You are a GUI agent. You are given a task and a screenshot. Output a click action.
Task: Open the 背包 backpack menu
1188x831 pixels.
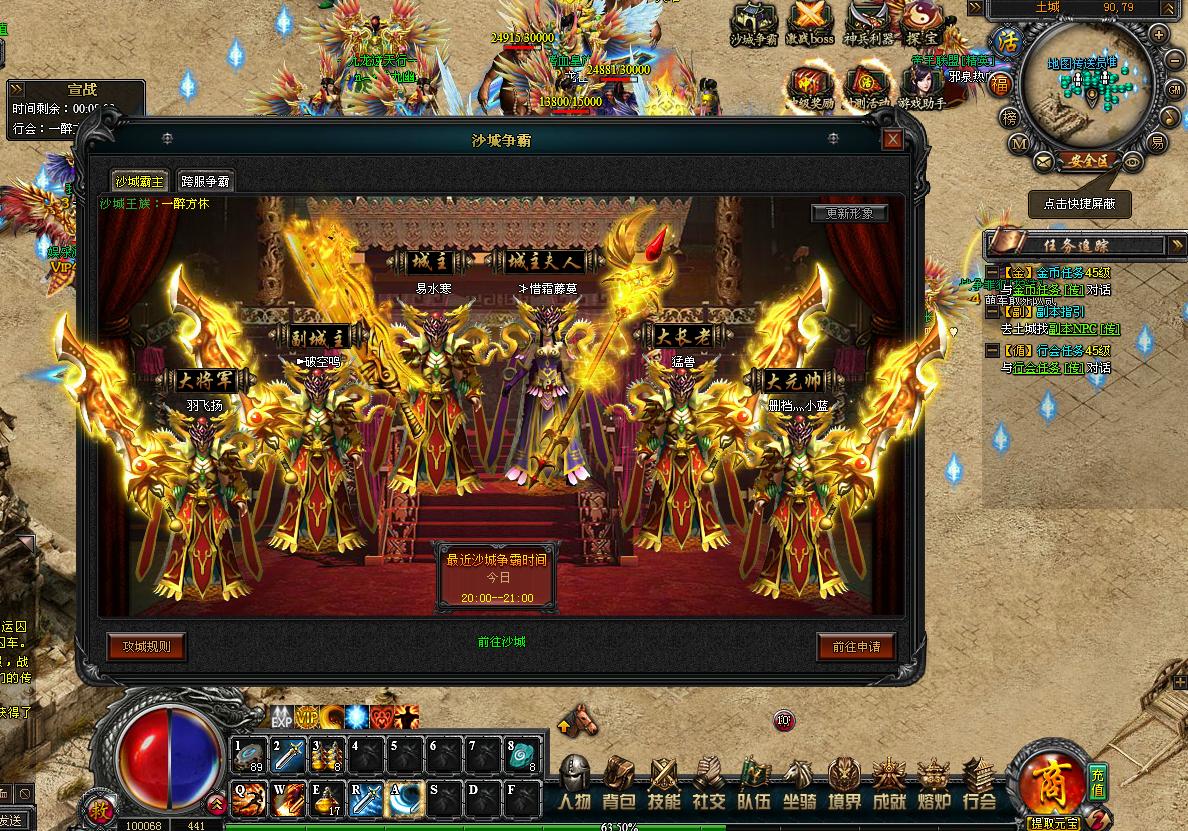[x=619, y=784]
